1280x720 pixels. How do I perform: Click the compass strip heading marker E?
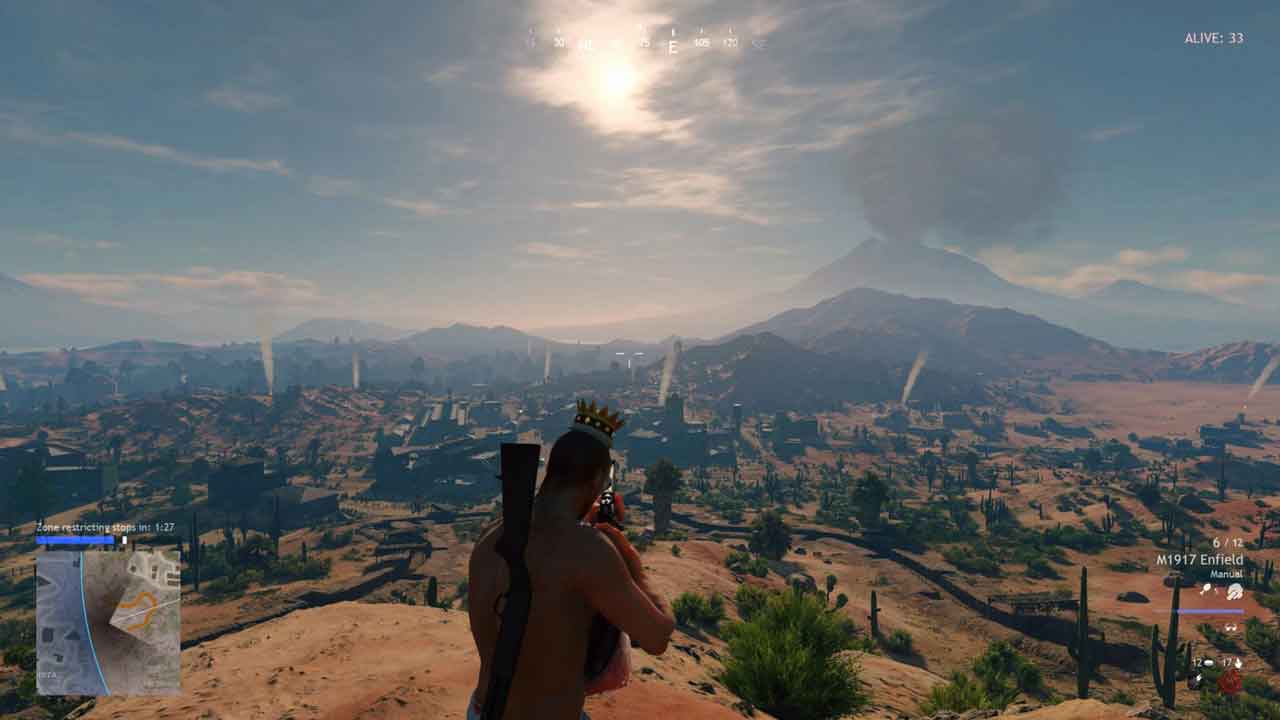[x=673, y=45]
